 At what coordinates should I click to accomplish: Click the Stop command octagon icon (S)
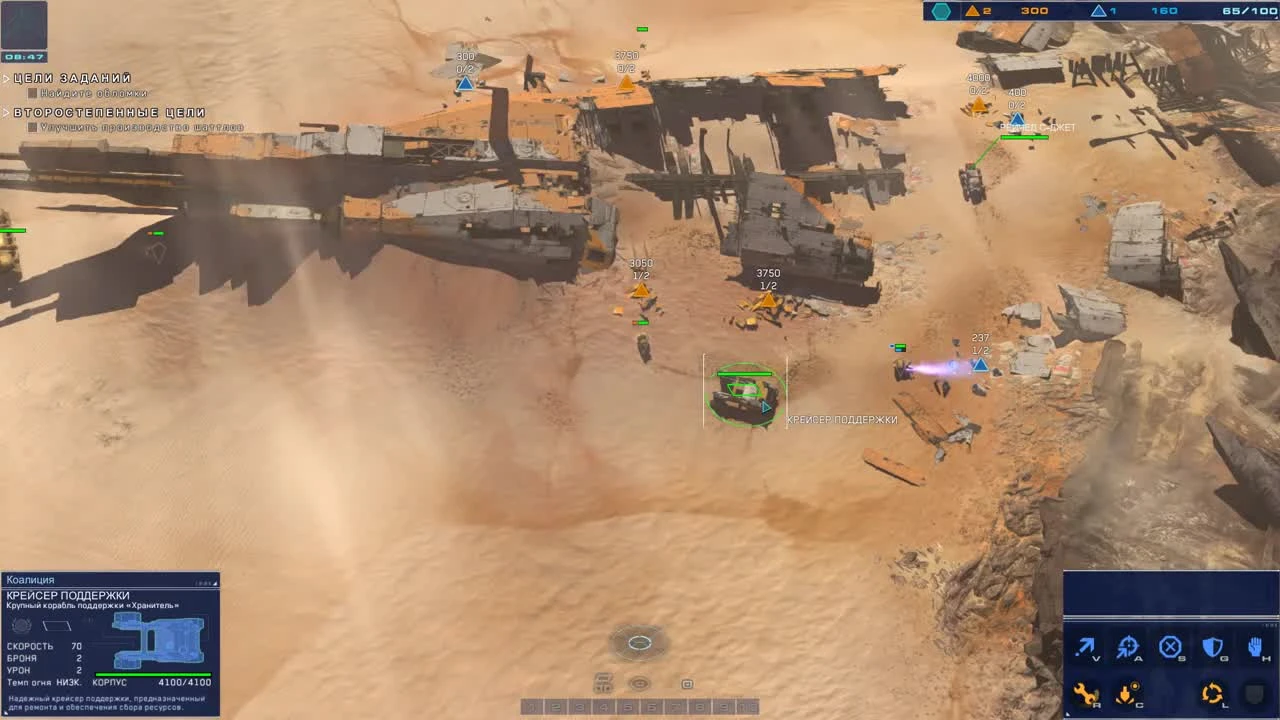(x=1170, y=646)
